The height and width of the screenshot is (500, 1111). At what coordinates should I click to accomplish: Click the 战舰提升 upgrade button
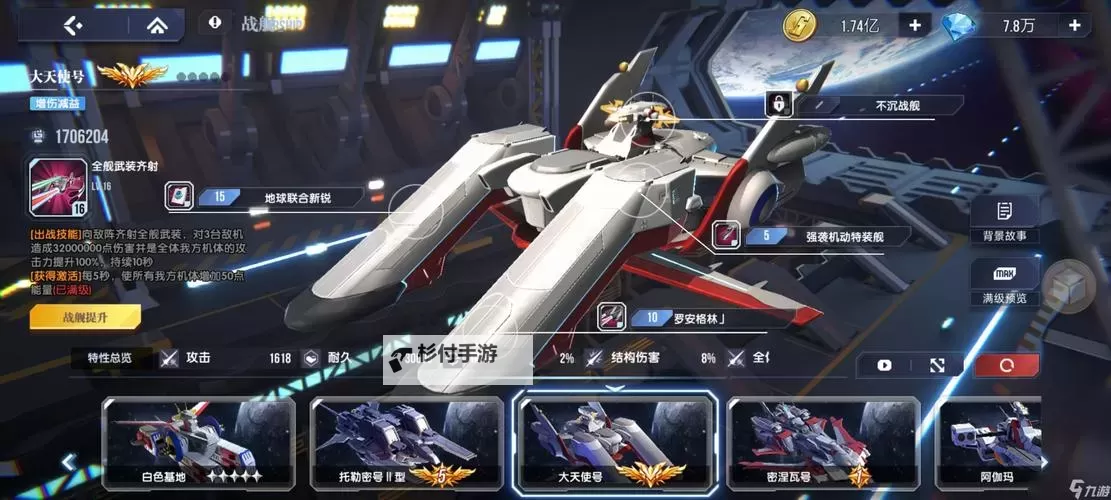[85, 317]
